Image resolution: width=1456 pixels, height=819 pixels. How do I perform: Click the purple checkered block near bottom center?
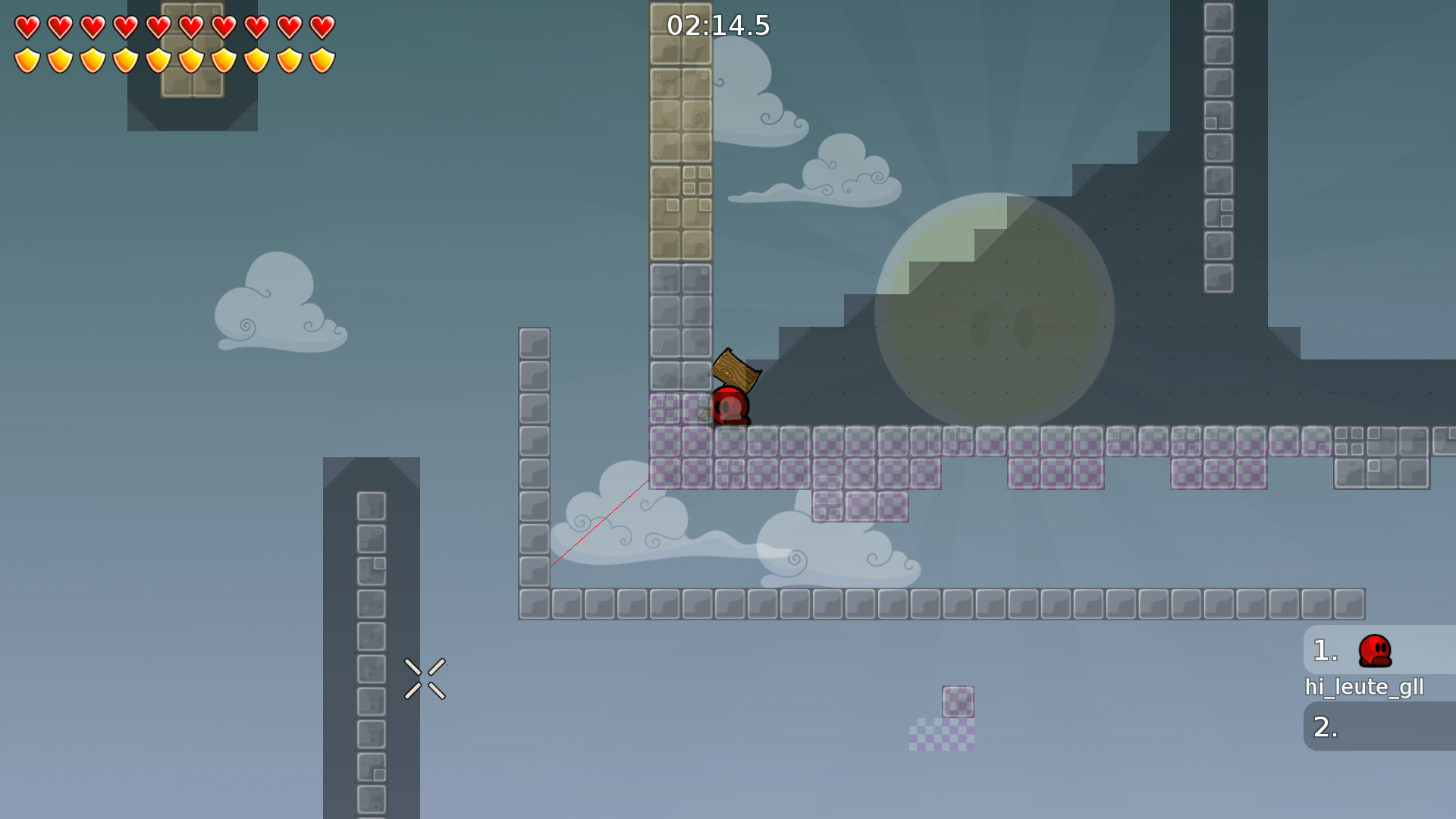coord(958,701)
